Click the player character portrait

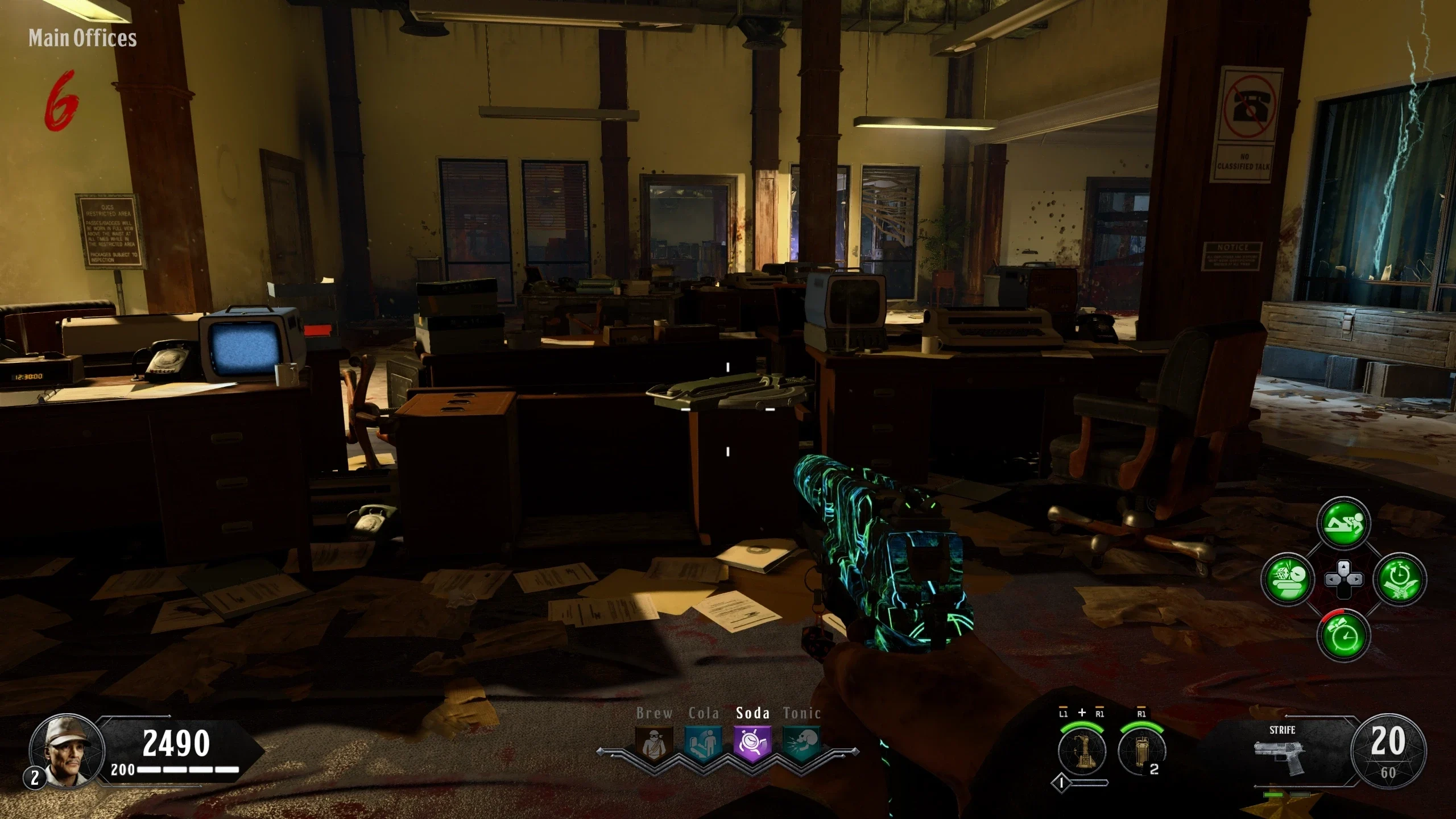[68, 750]
